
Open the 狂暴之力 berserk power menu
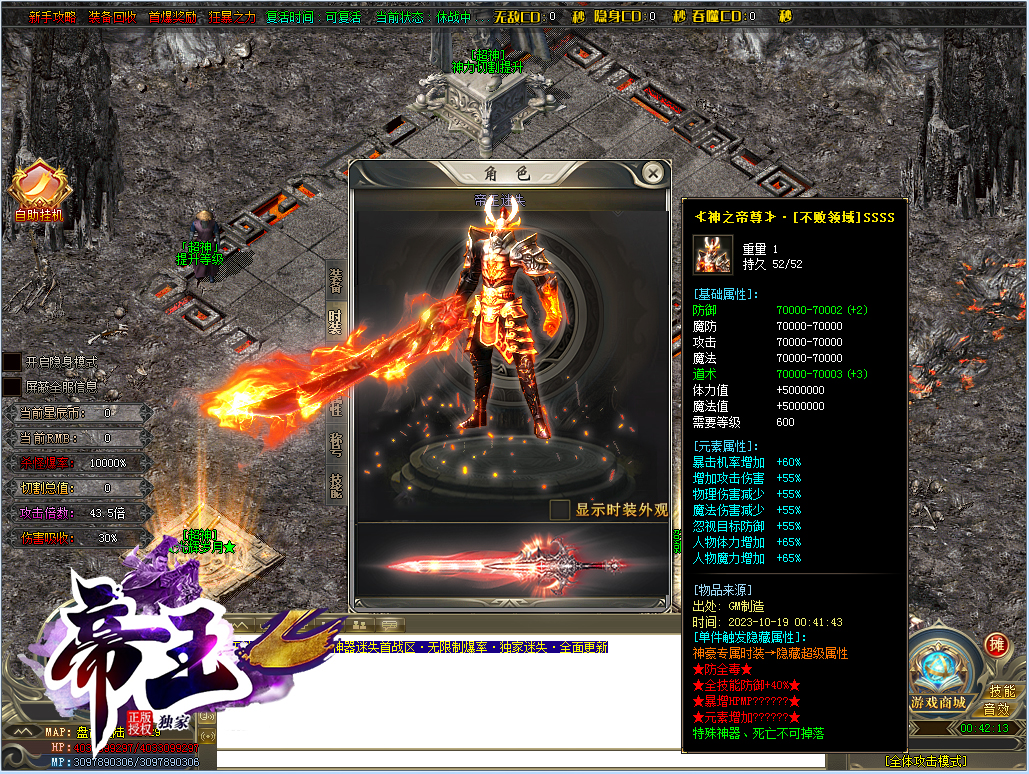[232, 17]
